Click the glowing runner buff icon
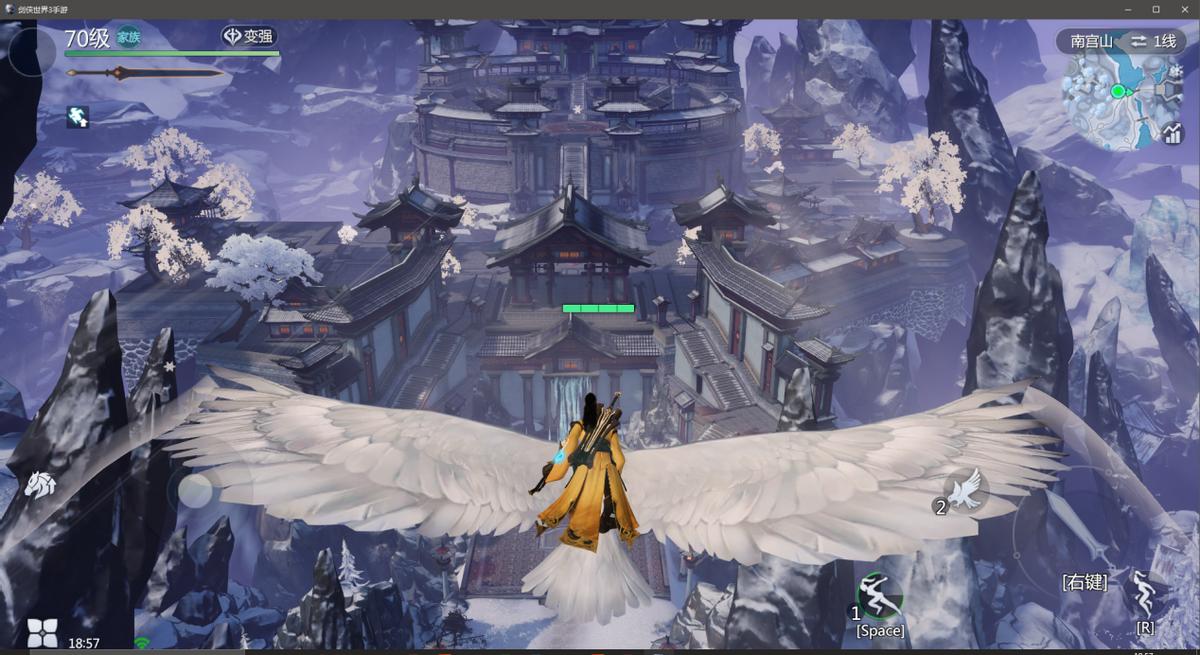Viewport: 1200px width, 655px height. tap(78, 117)
